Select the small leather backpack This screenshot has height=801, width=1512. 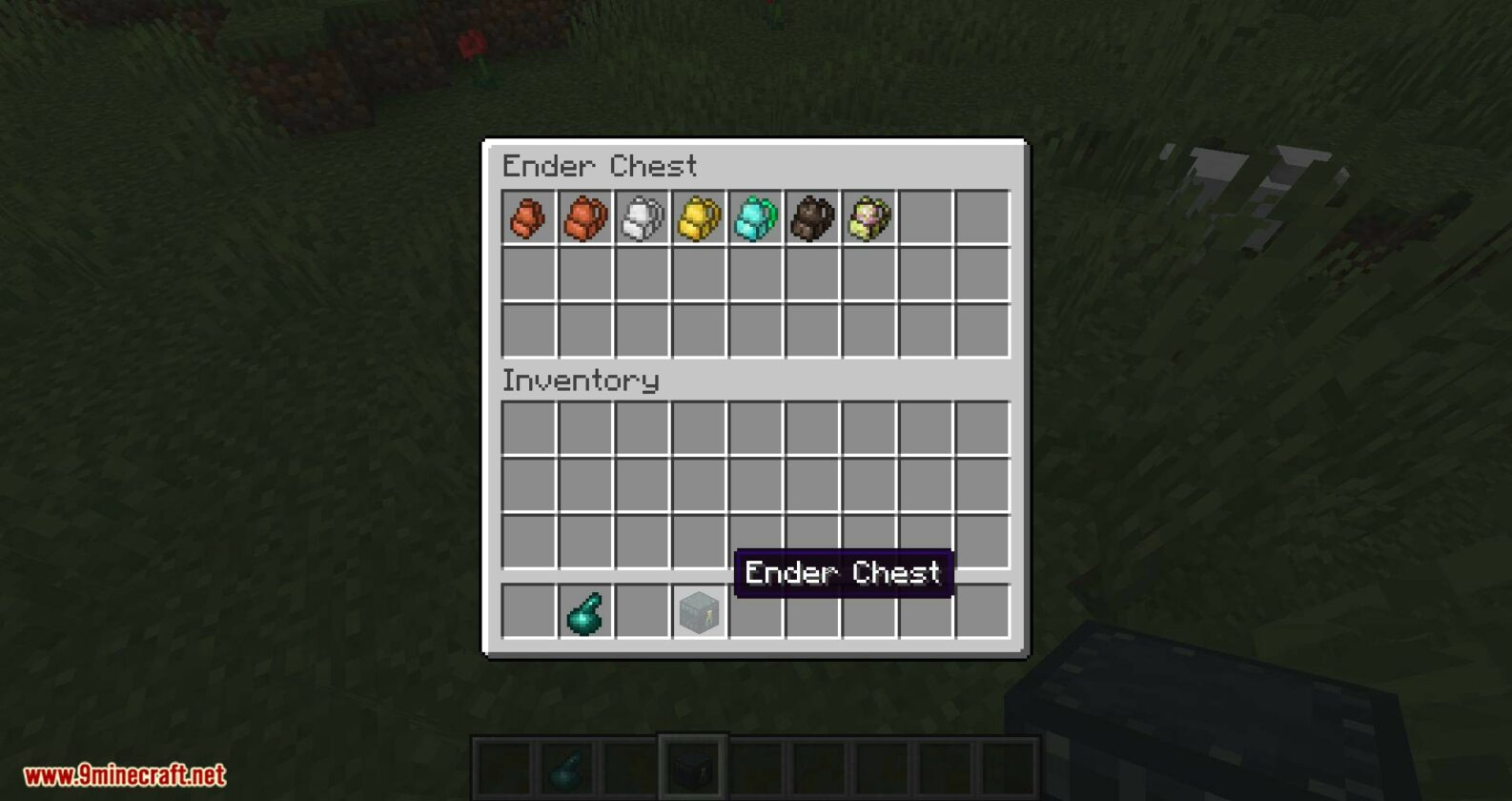point(528,219)
